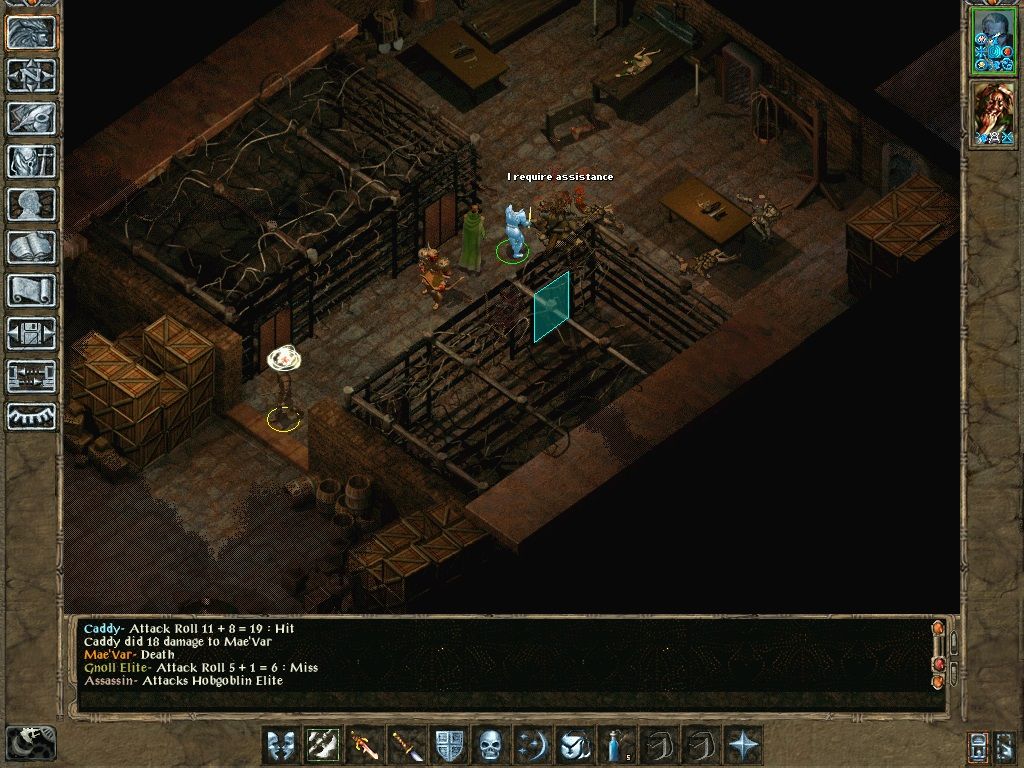Click the Return to Game button
Screen dimensions: 1024x768
tap(31, 32)
